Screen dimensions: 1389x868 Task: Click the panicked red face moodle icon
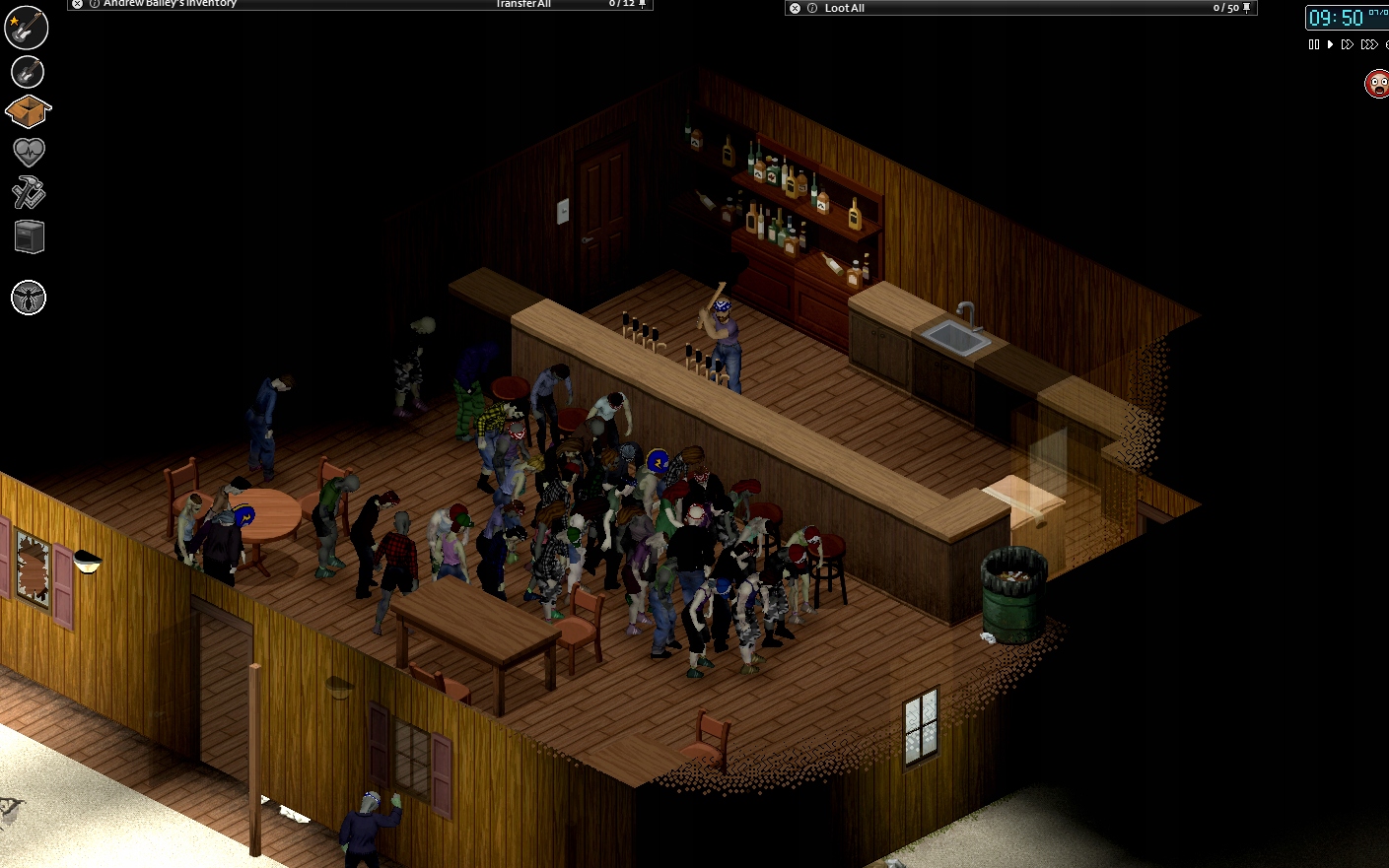pos(1375,84)
